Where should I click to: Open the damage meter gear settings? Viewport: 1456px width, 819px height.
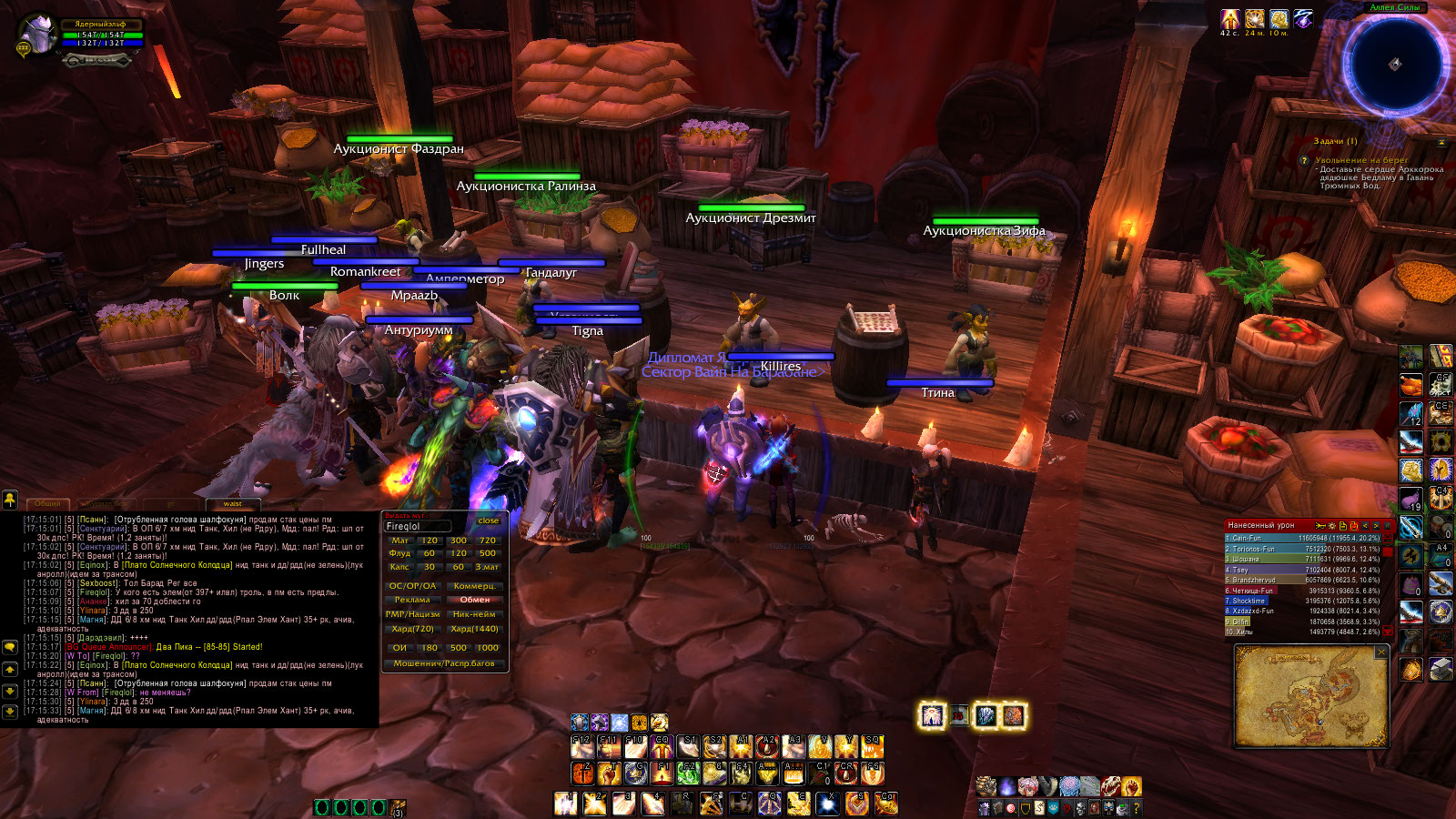pos(1331,526)
